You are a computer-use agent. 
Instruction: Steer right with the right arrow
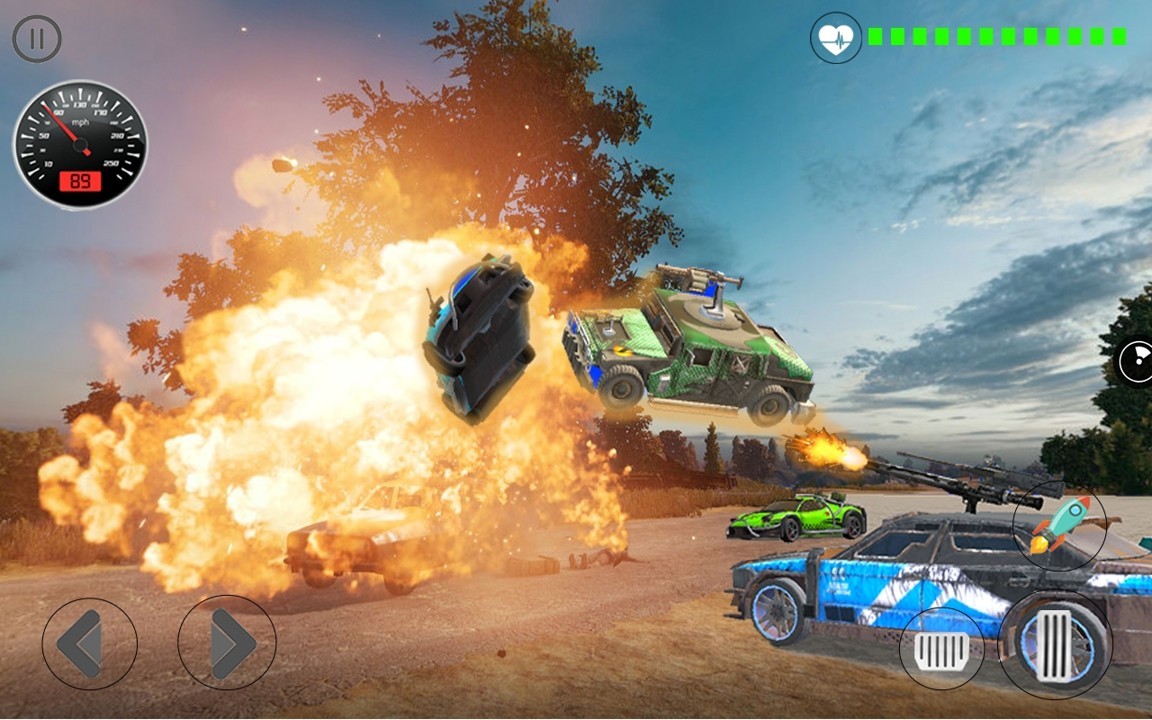(227, 643)
